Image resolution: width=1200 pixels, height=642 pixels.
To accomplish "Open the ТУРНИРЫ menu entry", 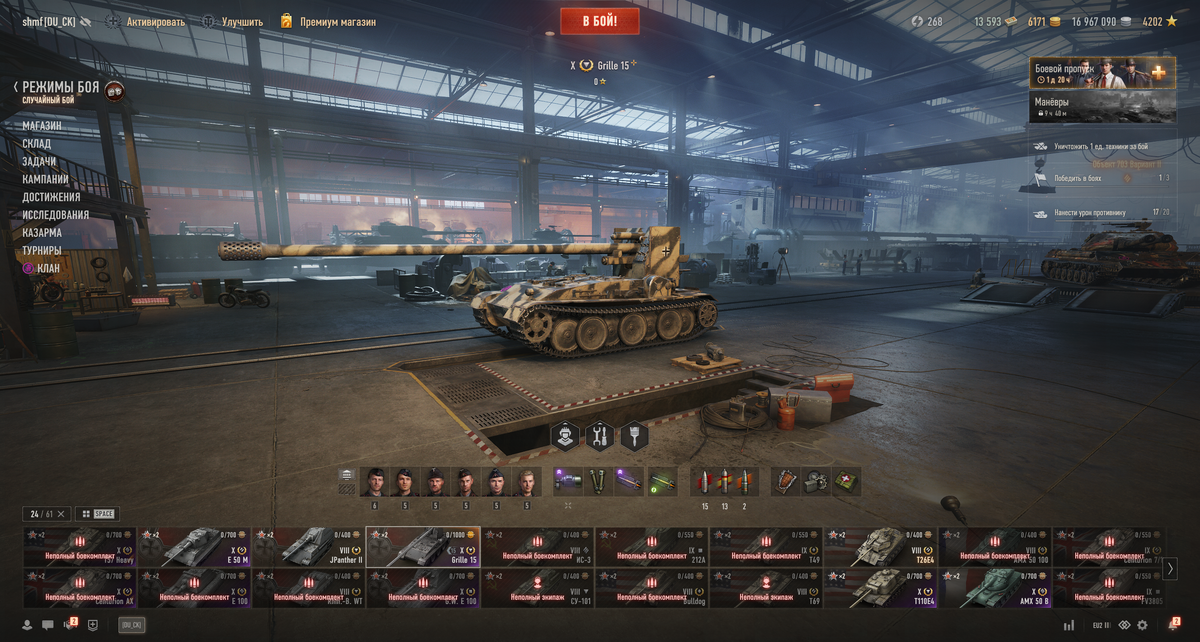I will 42,250.
